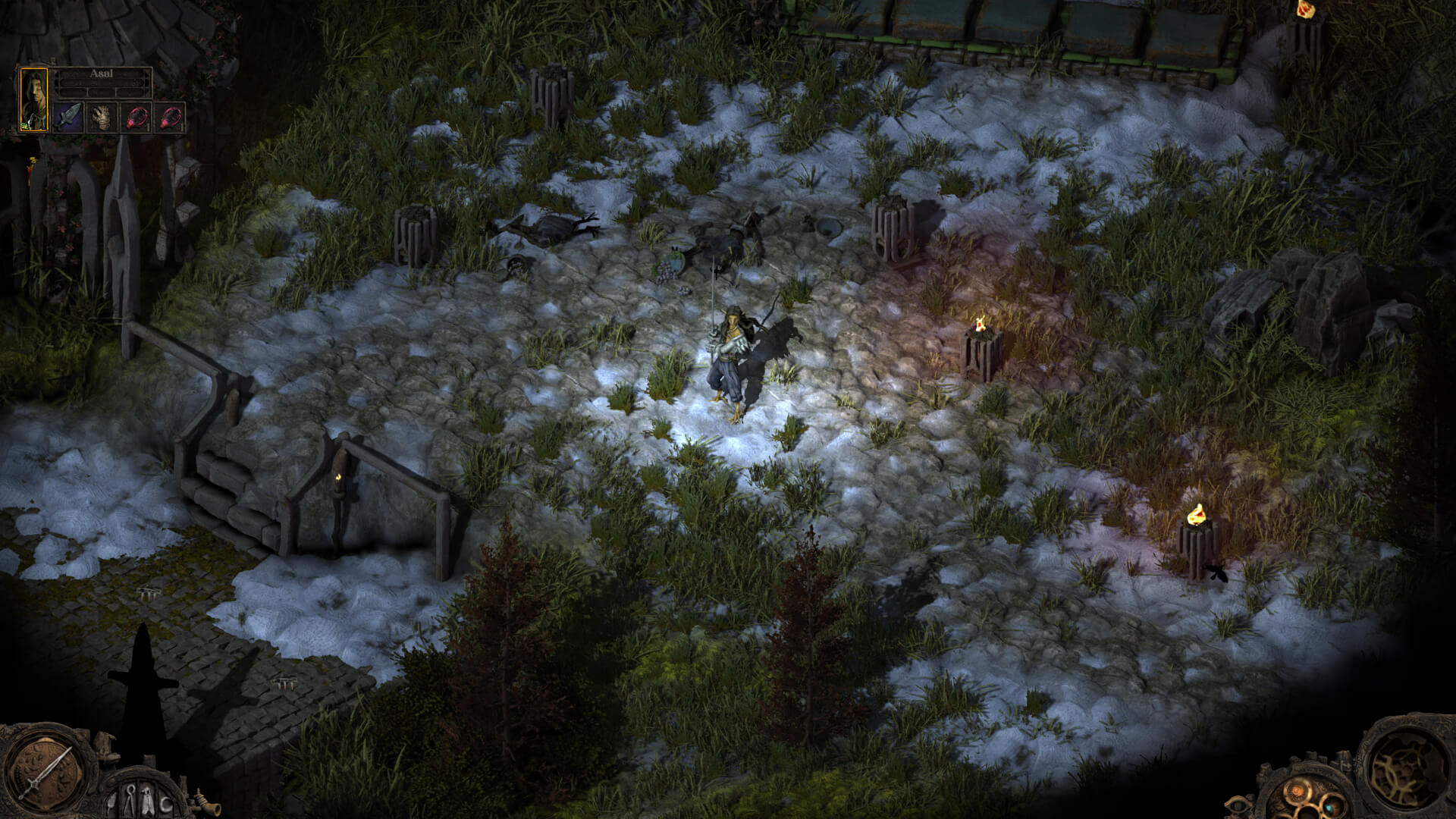Select Asal's character portrait

click(x=34, y=99)
